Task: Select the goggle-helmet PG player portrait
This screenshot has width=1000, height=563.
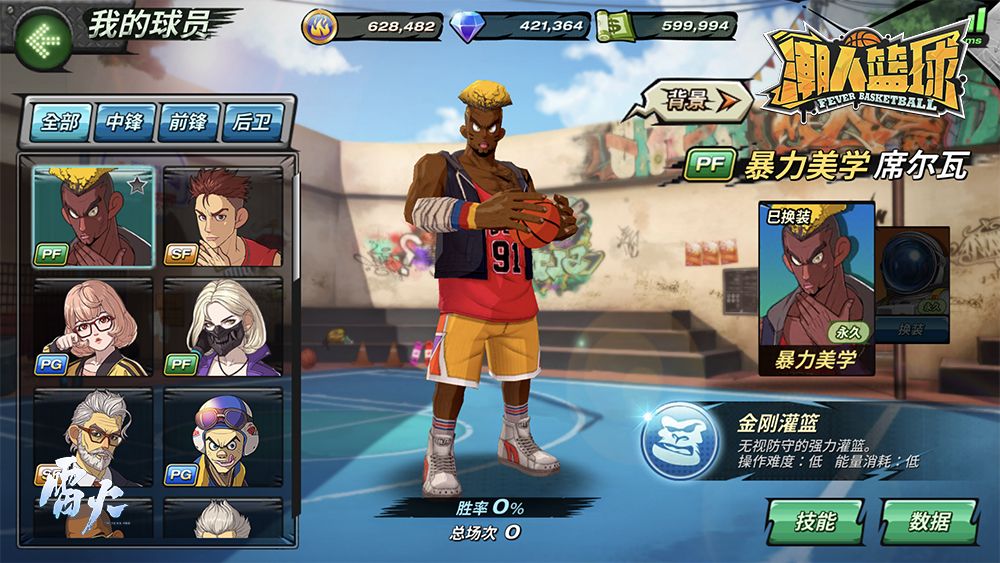Action: pos(222,438)
